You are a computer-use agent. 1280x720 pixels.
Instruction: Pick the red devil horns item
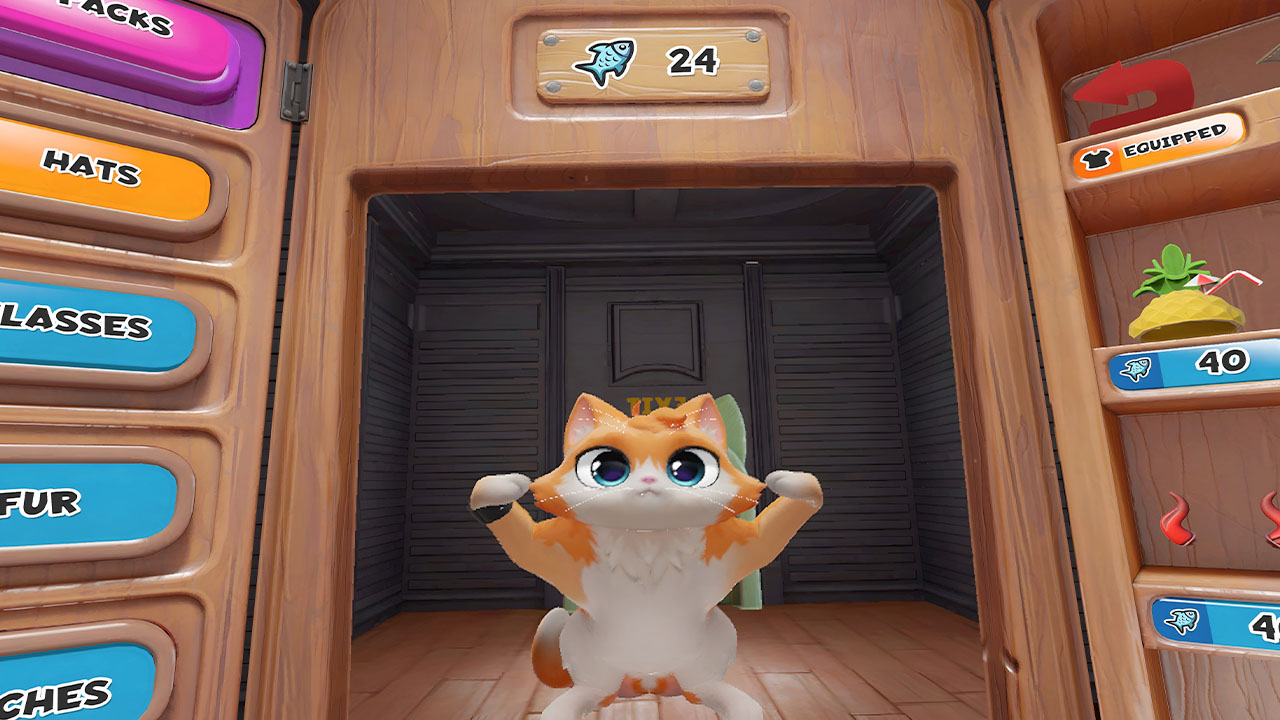1220,520
